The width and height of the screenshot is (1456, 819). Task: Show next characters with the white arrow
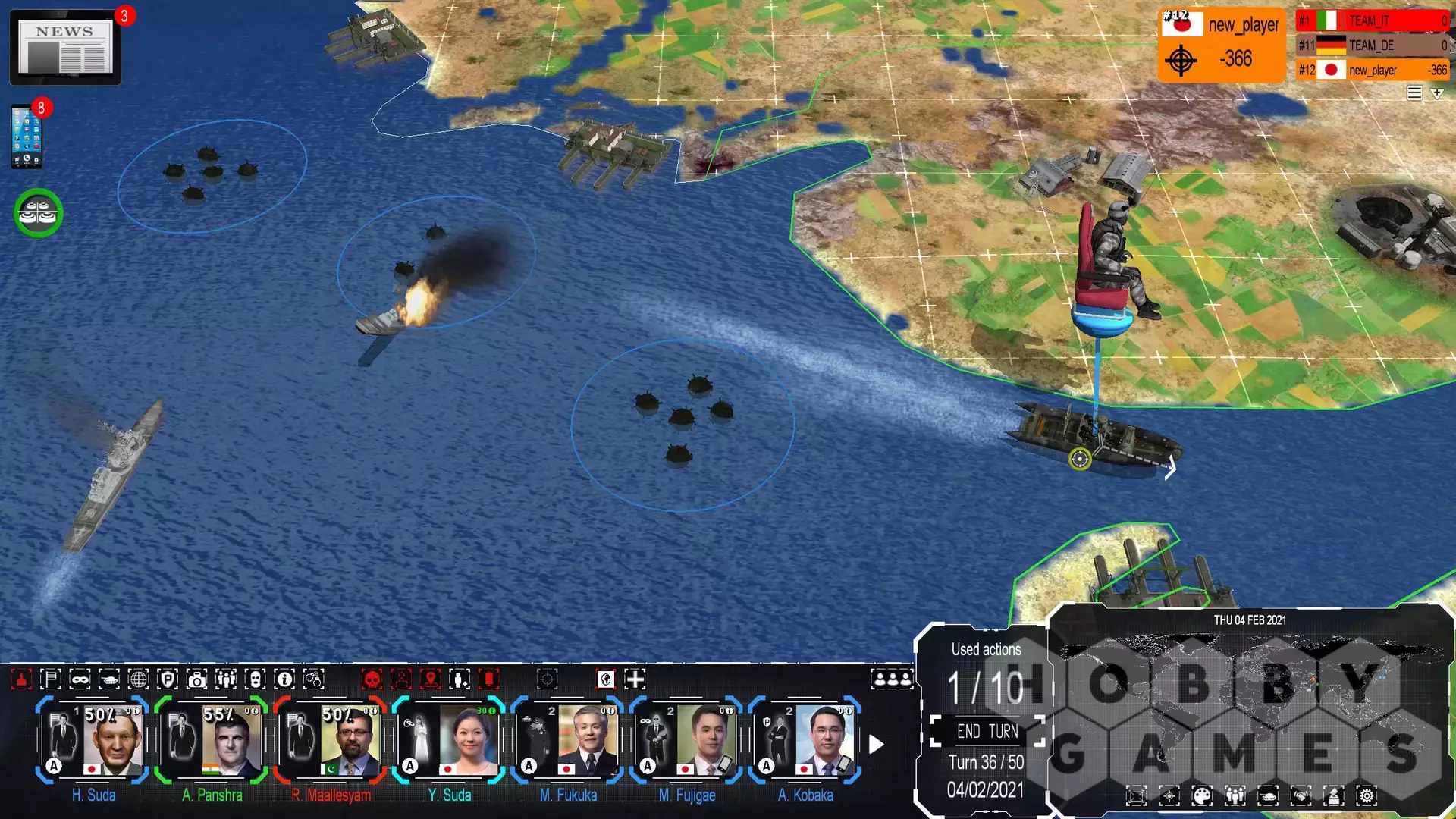pyautogui.click(x=876, y=745)
